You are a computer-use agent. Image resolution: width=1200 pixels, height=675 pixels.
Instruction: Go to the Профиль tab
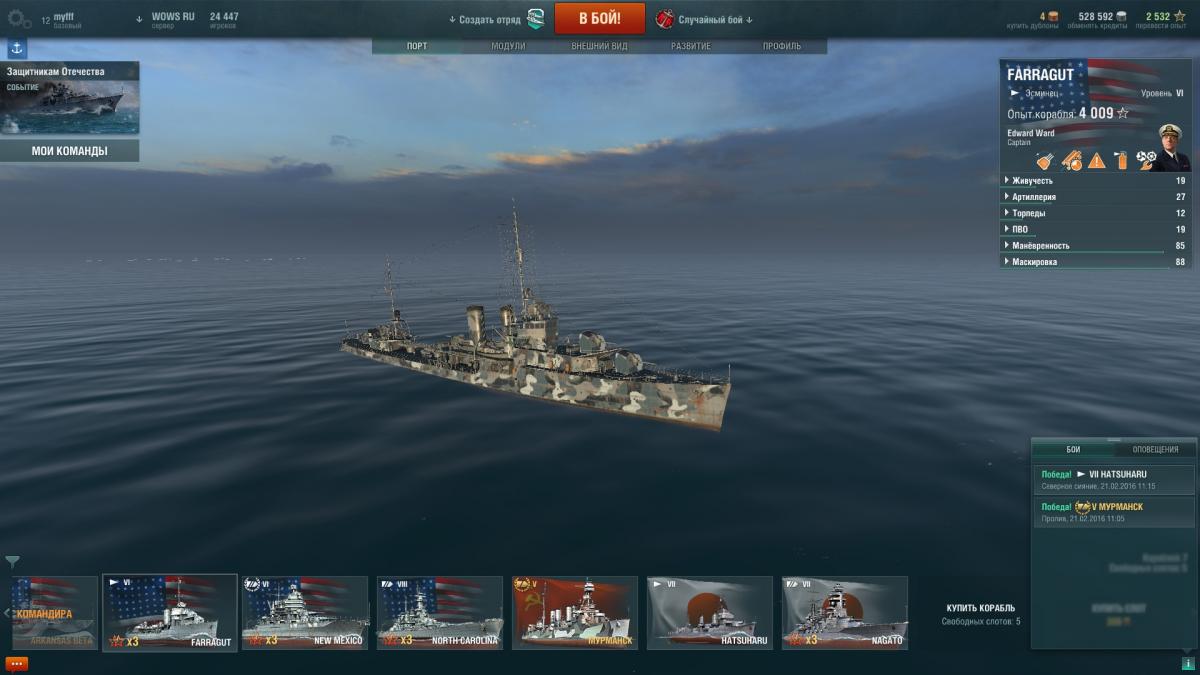click(x=782, y=47)
